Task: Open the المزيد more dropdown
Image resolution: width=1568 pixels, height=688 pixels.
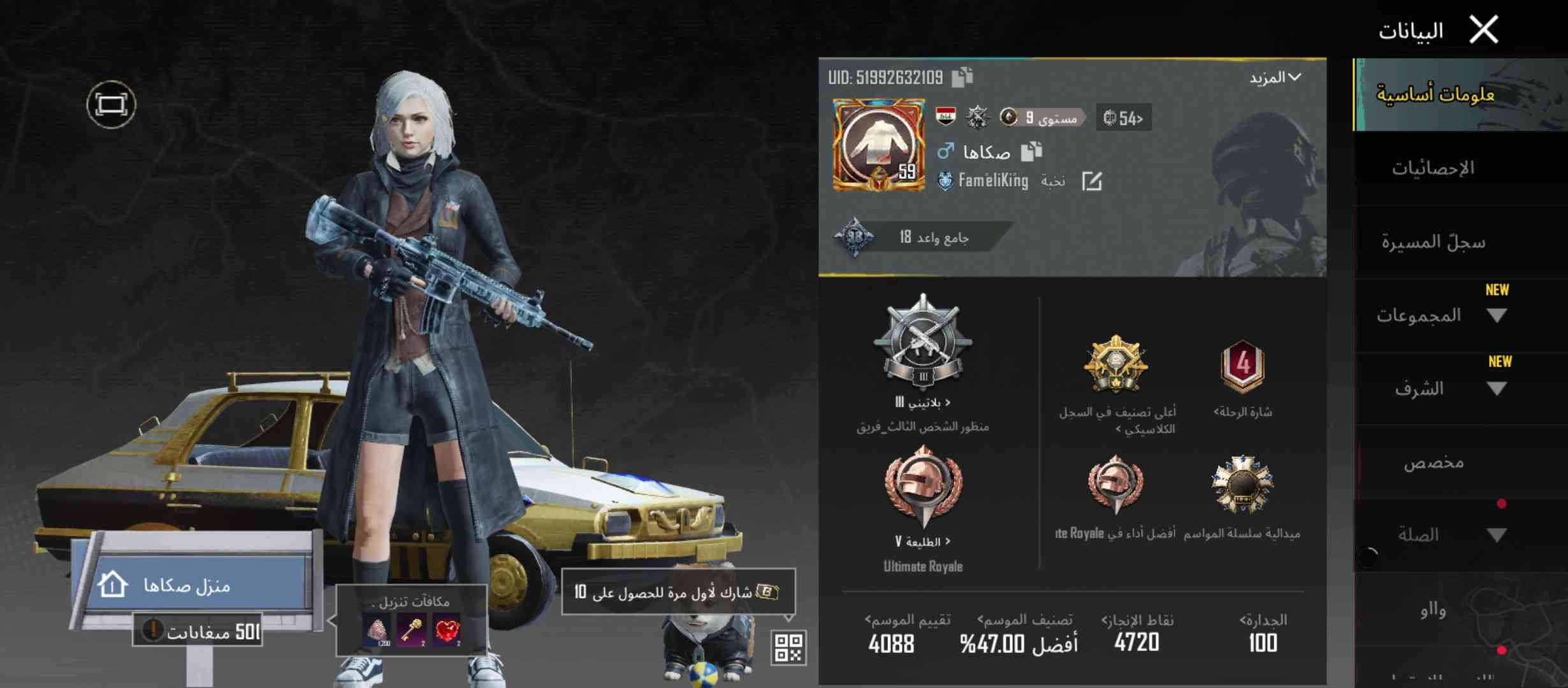Action: (x=1275, y=78)
